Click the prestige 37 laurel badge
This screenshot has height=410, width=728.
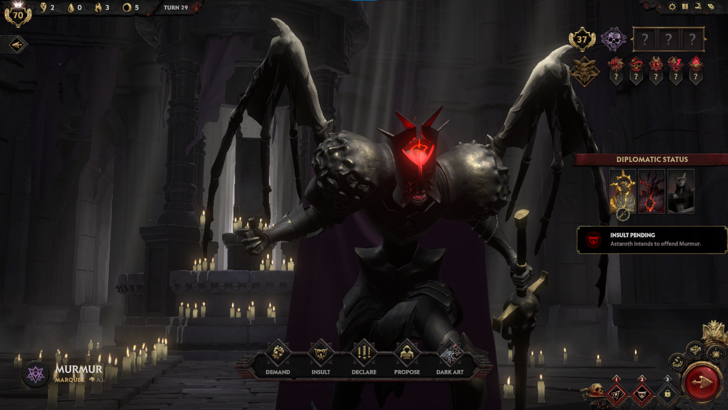pyautogui.click(x=583, y=39)
